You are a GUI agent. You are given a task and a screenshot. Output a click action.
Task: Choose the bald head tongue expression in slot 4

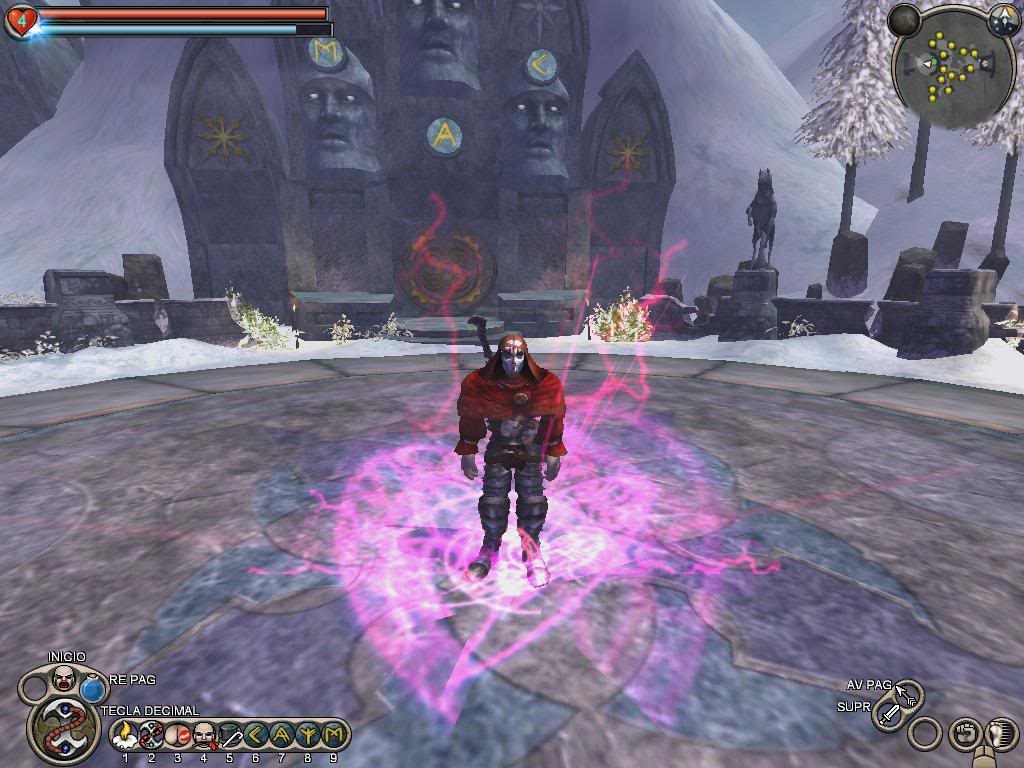point(203,736)
